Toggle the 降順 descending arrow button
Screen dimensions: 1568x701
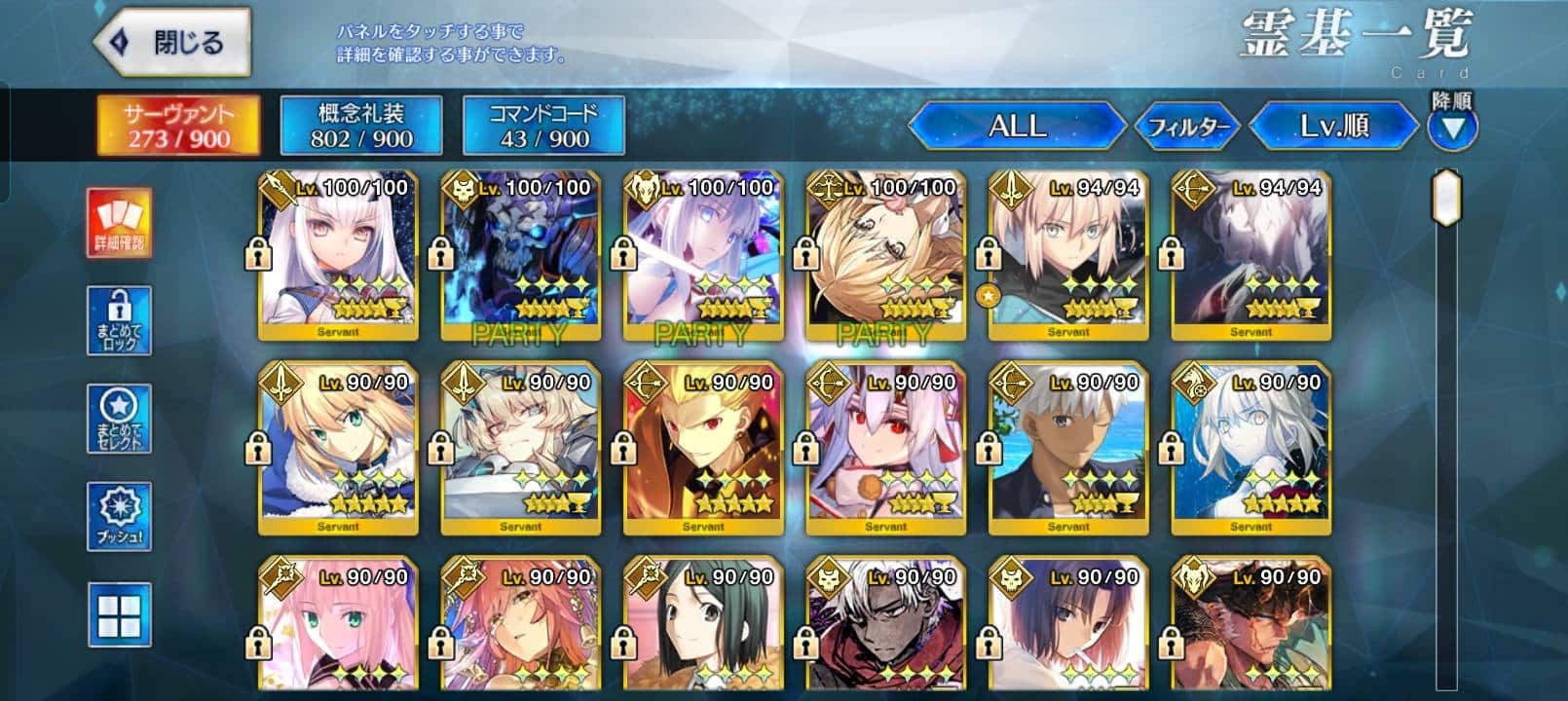click(1452, 128)
